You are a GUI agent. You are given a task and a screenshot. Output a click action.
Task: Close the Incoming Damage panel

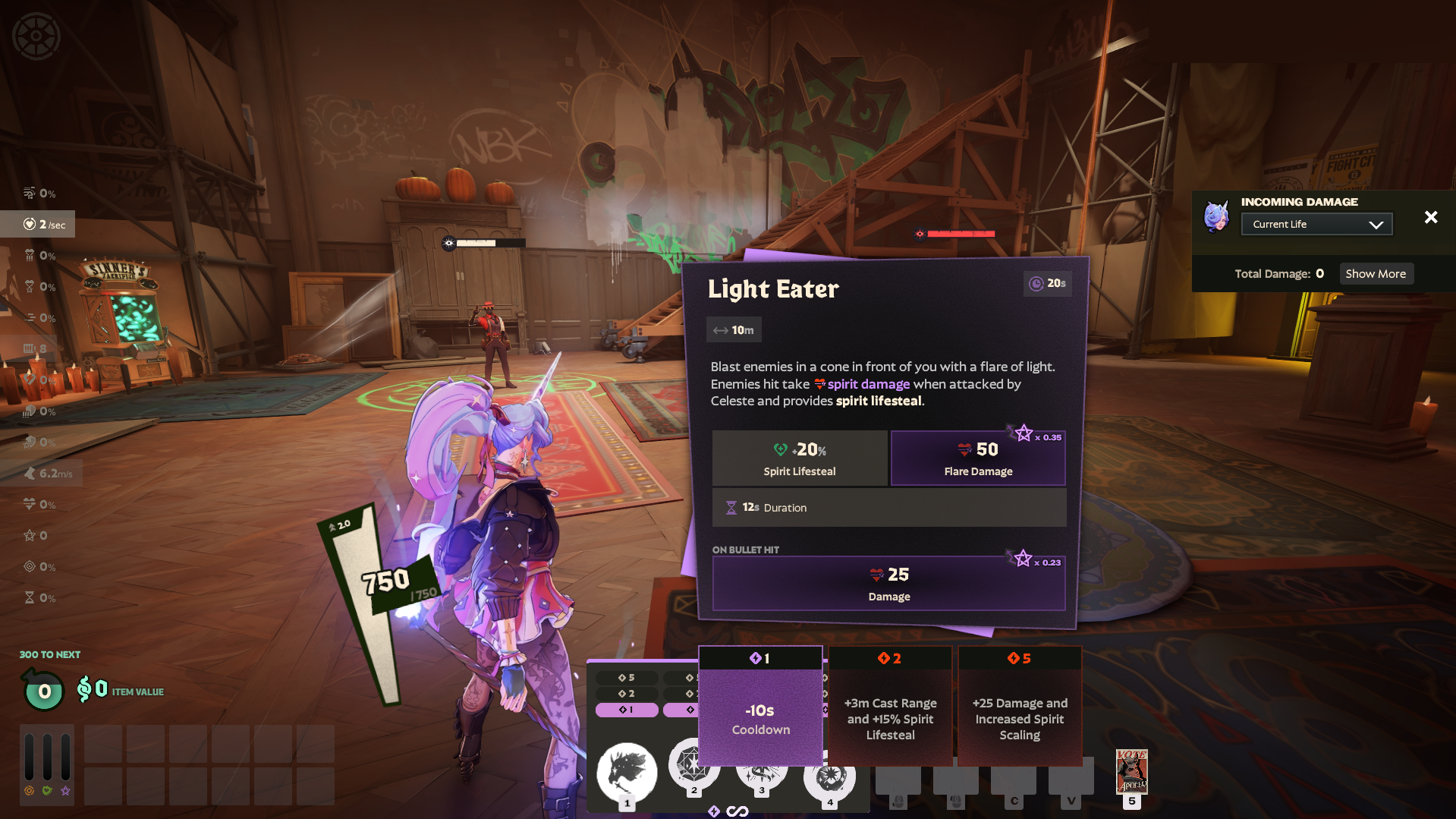[1431, 217]
